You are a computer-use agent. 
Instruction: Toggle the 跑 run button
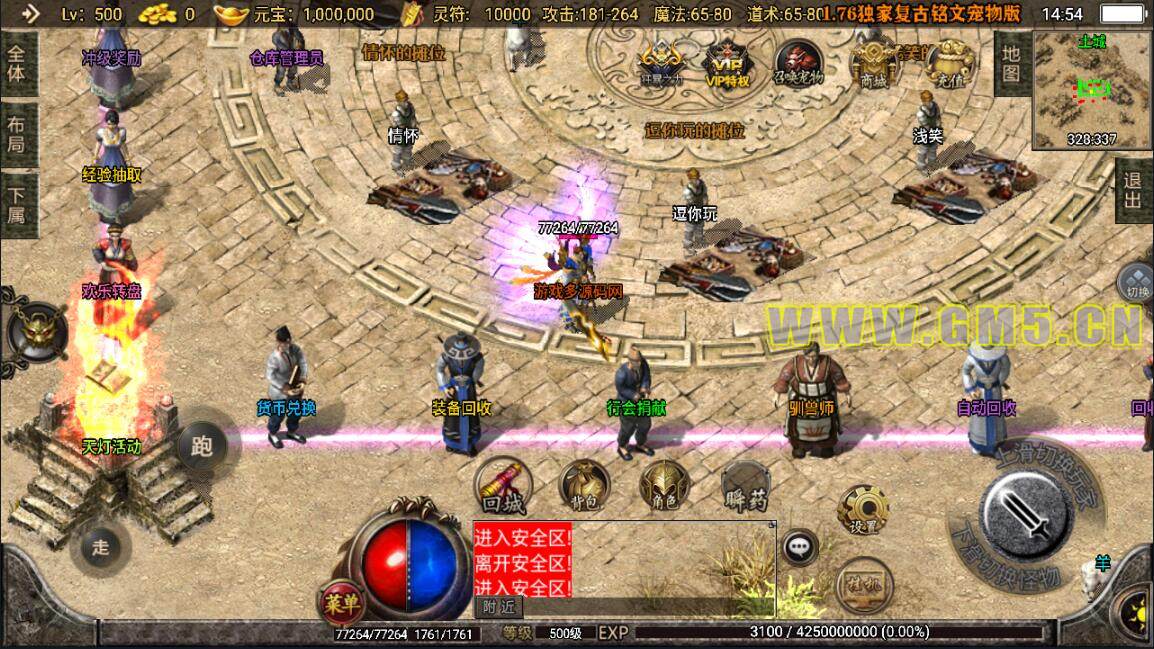click(203, 447)
